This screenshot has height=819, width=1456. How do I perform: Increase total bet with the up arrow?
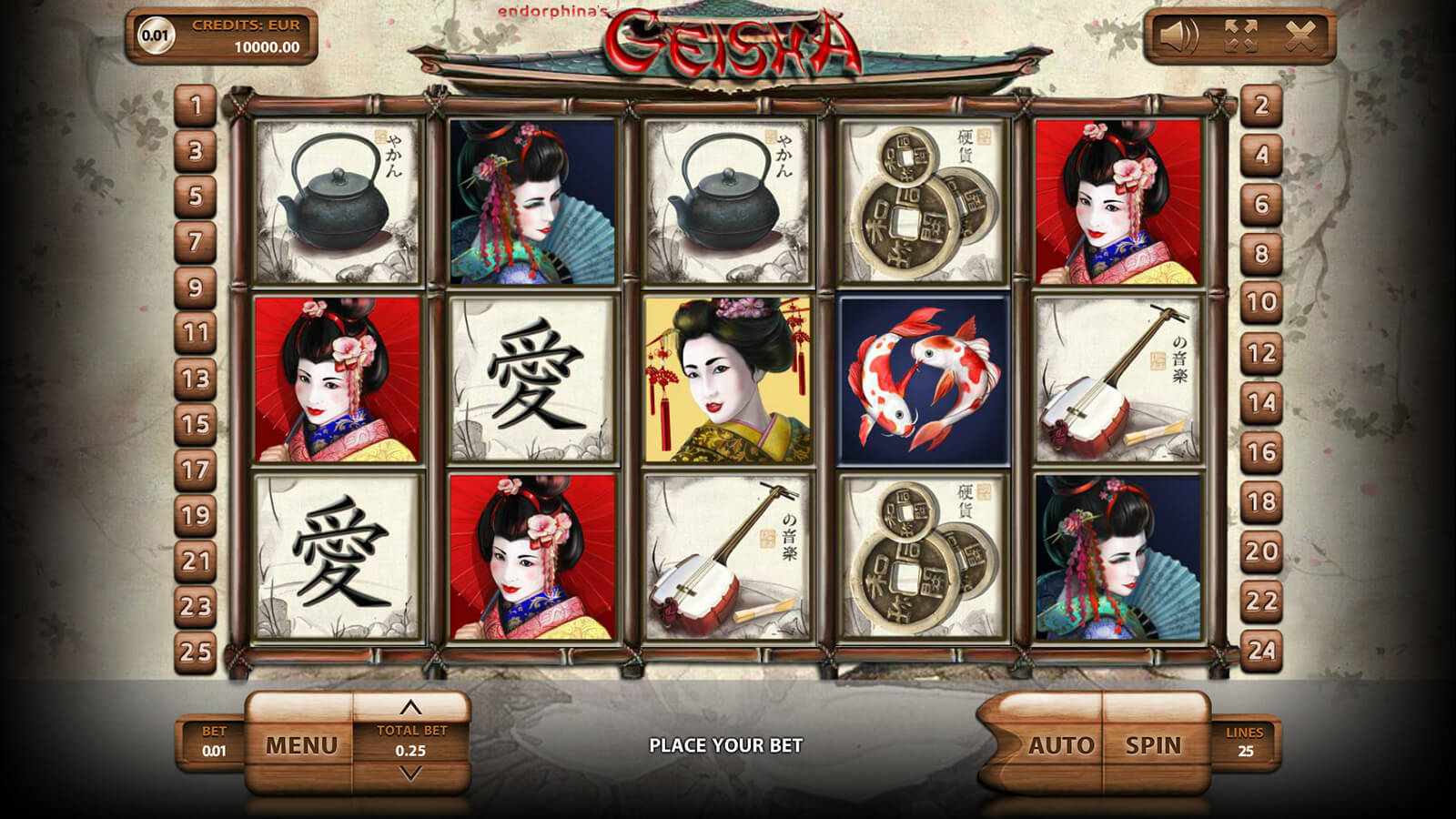(411, 707)
